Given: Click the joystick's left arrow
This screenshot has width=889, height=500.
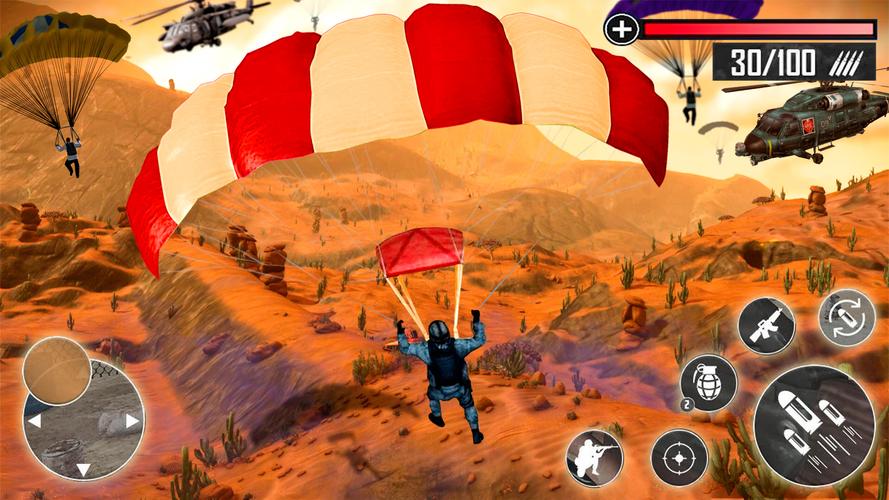Looking at the screenshot, I should [x=34, y=422].
